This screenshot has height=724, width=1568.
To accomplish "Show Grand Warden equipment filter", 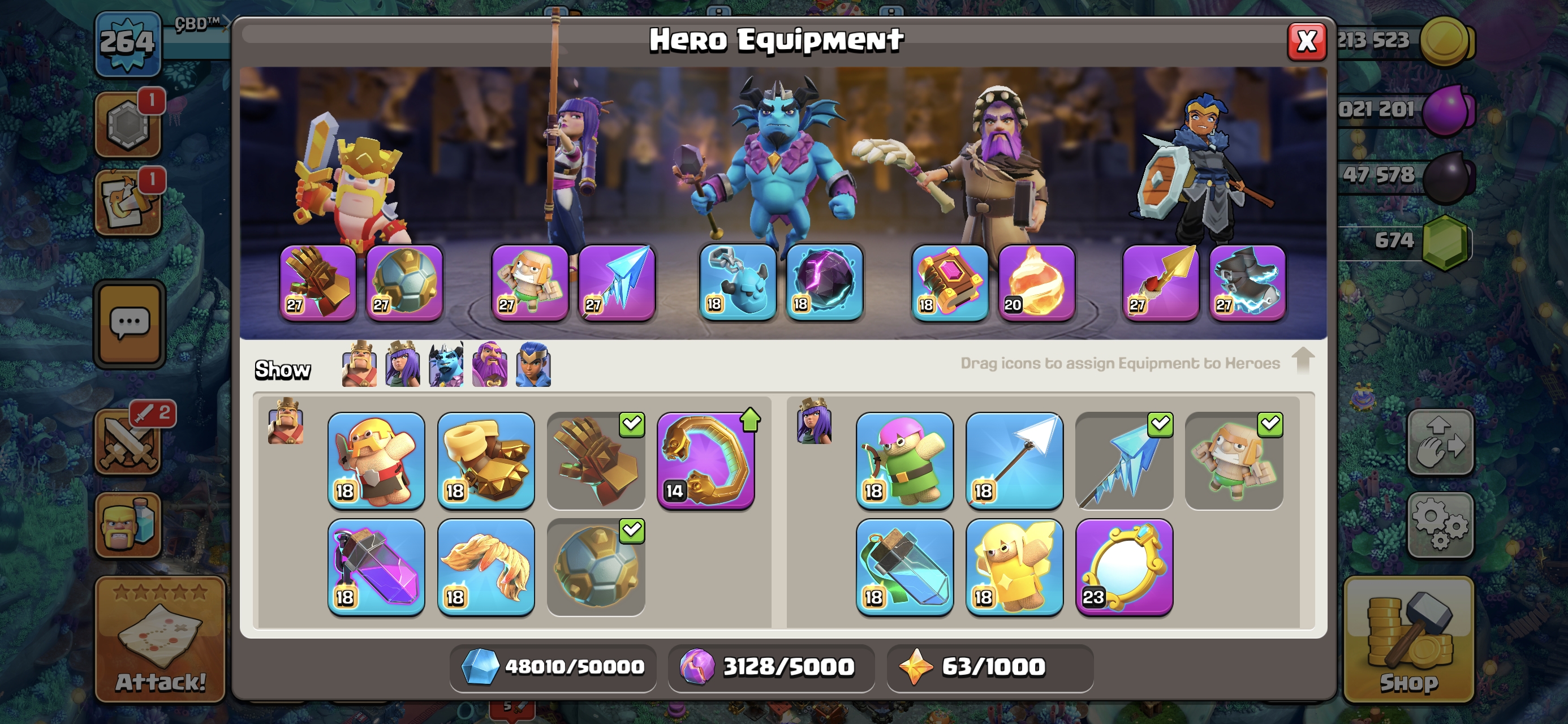I will tap(489, 365).
